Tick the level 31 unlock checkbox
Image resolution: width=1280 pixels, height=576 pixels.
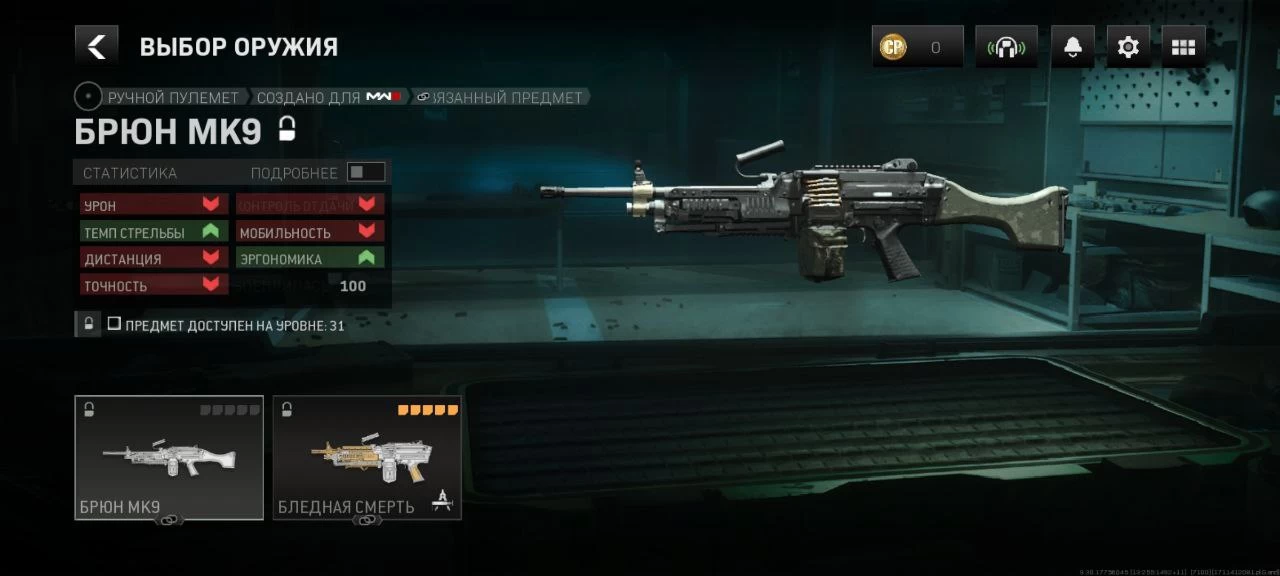click(114, 324)
